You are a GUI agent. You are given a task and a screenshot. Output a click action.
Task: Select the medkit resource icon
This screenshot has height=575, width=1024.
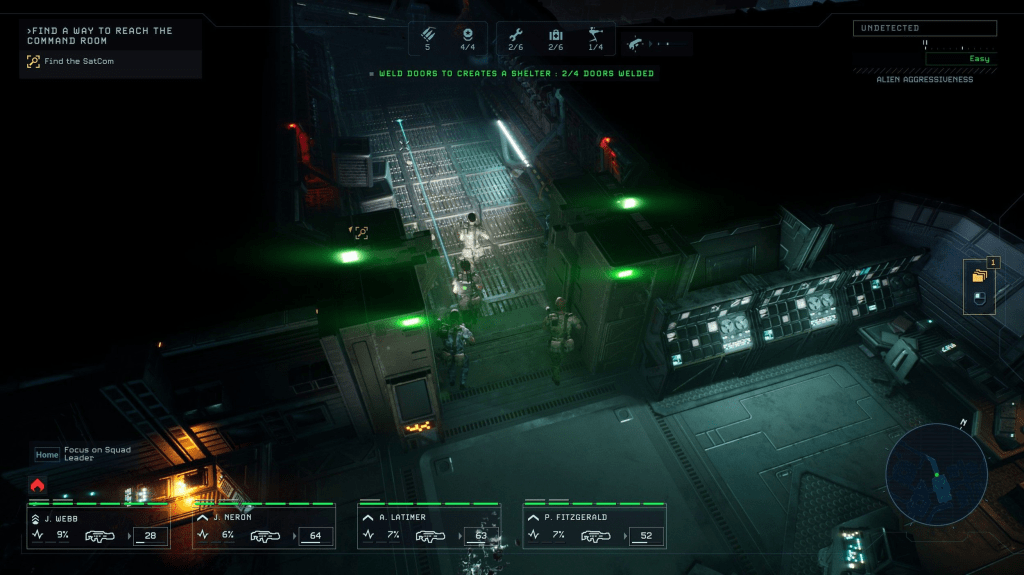(x=556, y=35)
